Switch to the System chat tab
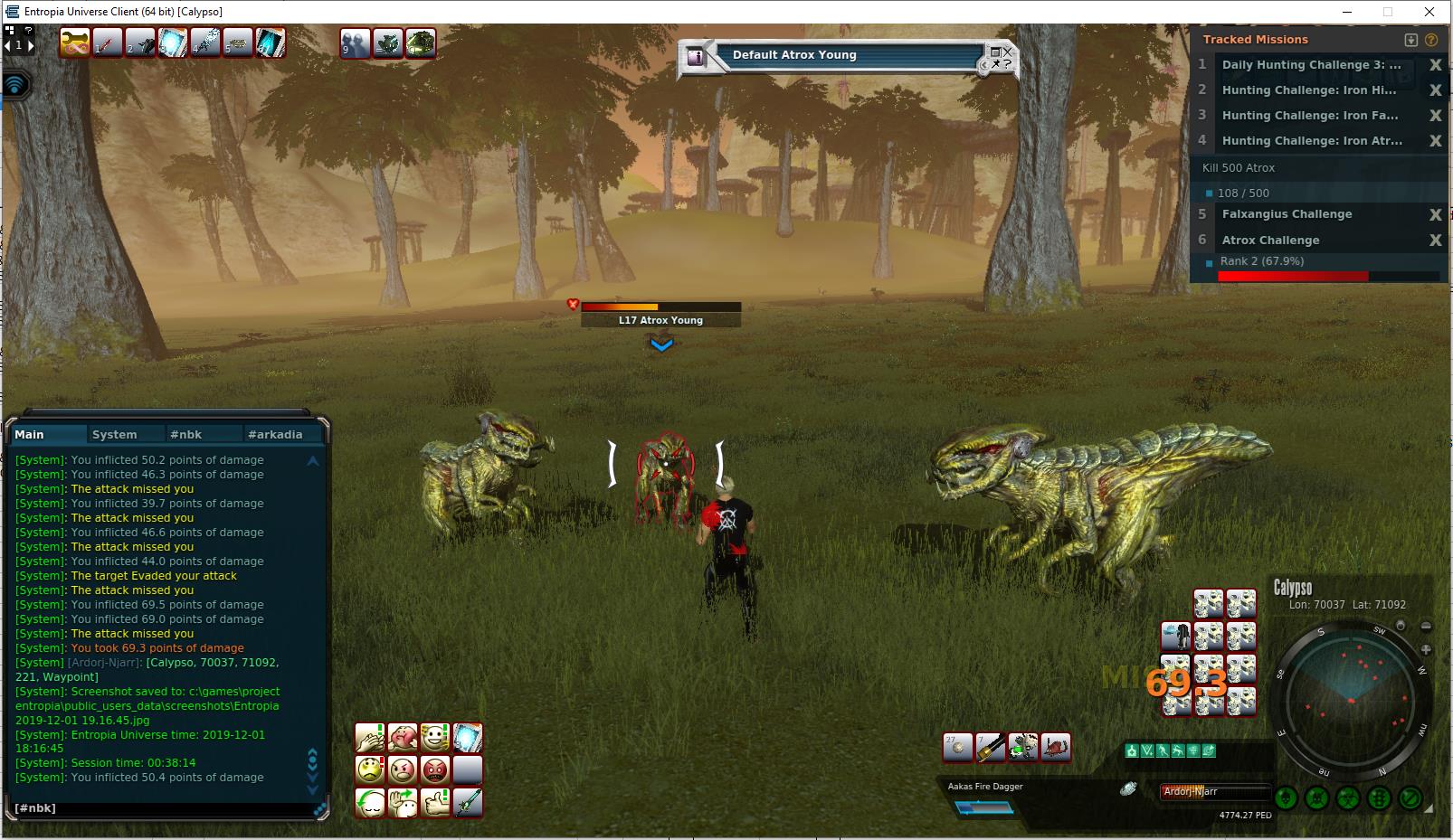The width and height of the screenshot is (1453, 840). click(115, 434)
